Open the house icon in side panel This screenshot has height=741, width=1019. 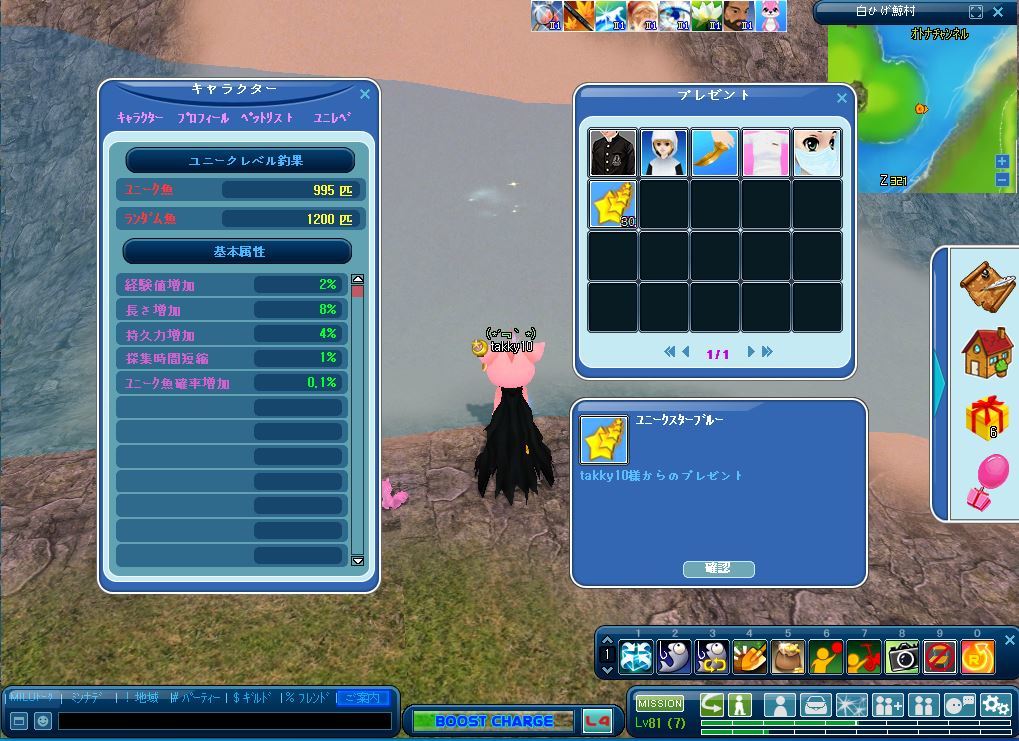tap(987, 351)
